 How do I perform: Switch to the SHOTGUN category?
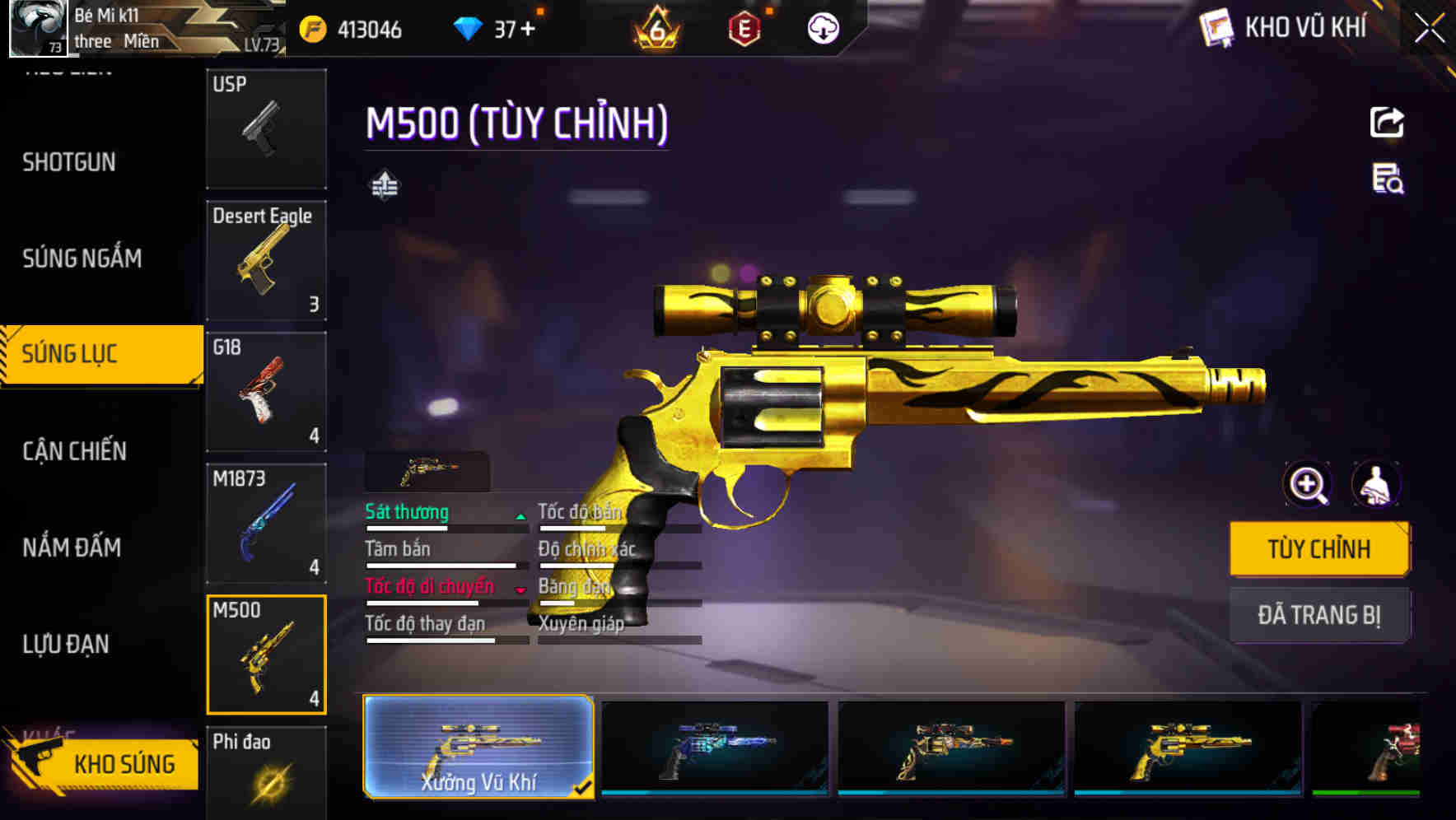point(70,162)
